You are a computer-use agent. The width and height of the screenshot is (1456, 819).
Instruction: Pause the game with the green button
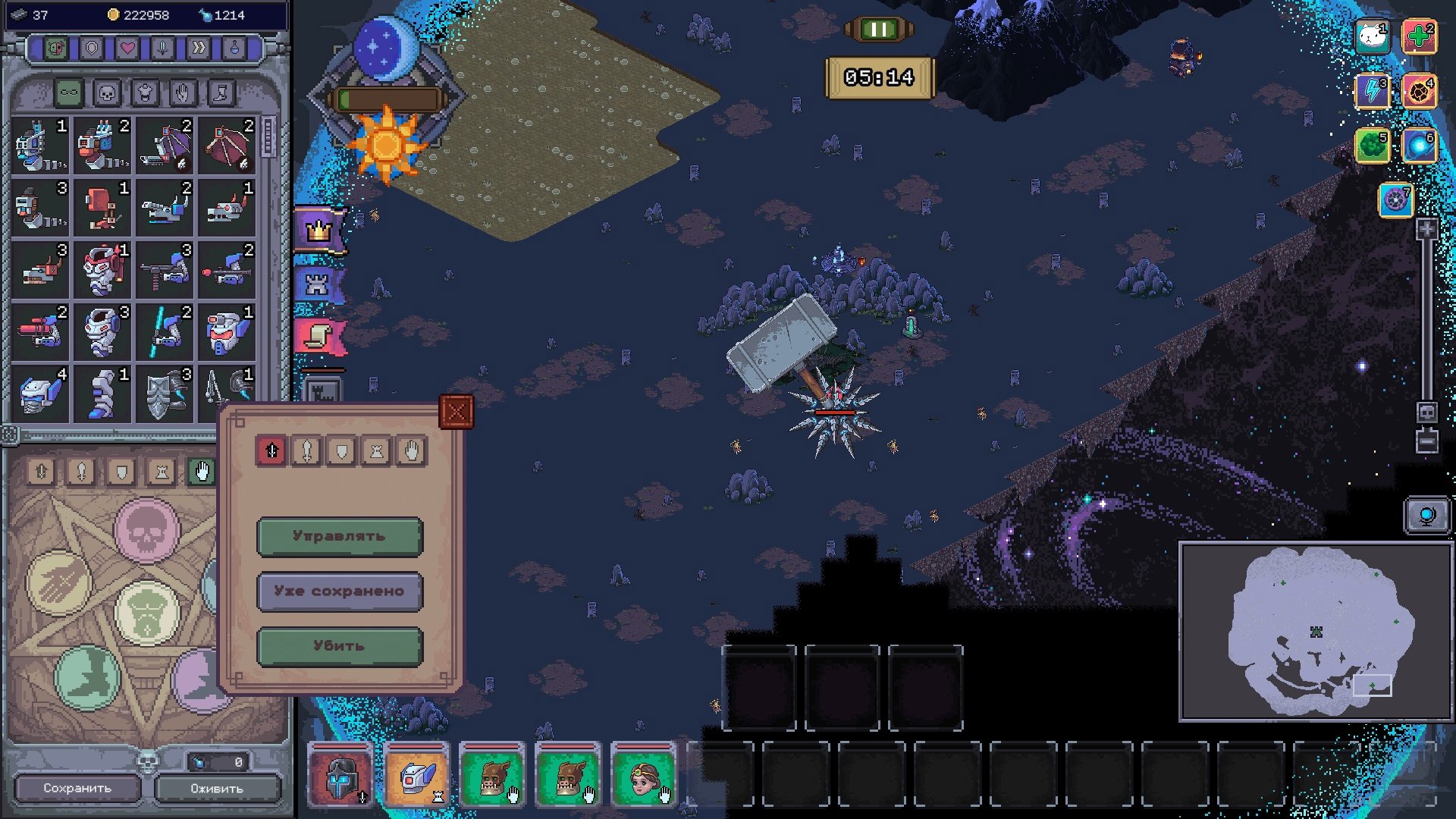[x=879, y=30]
